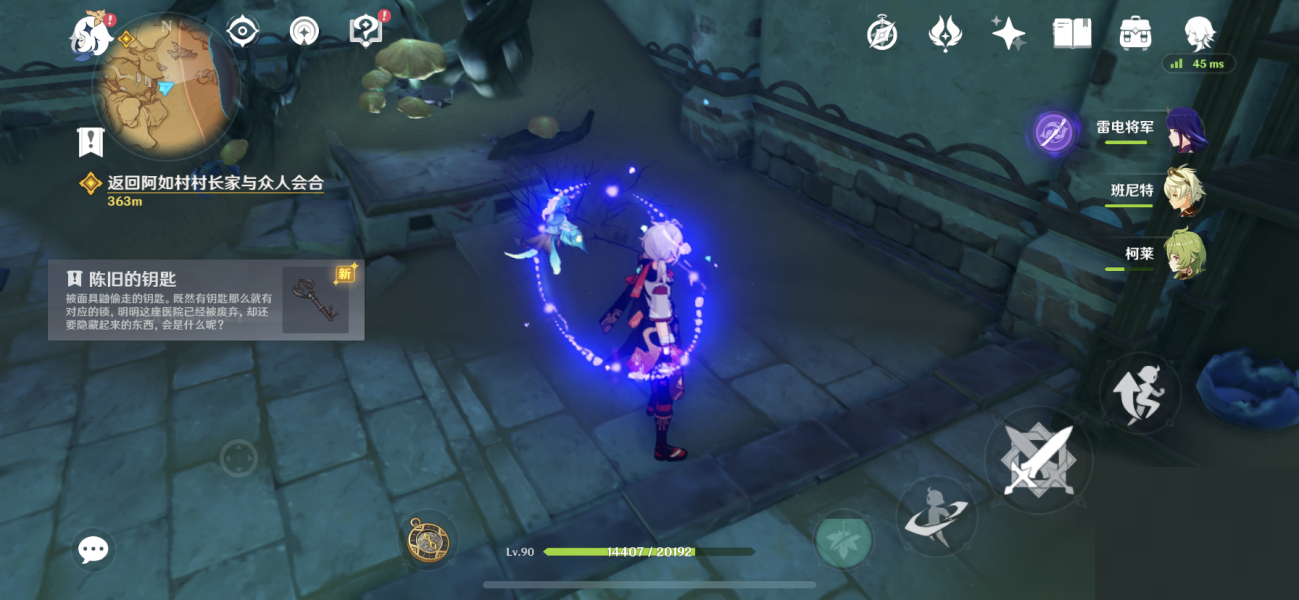
Task: Toggle the elemental sight eye icon
Action: pos(243,32)
